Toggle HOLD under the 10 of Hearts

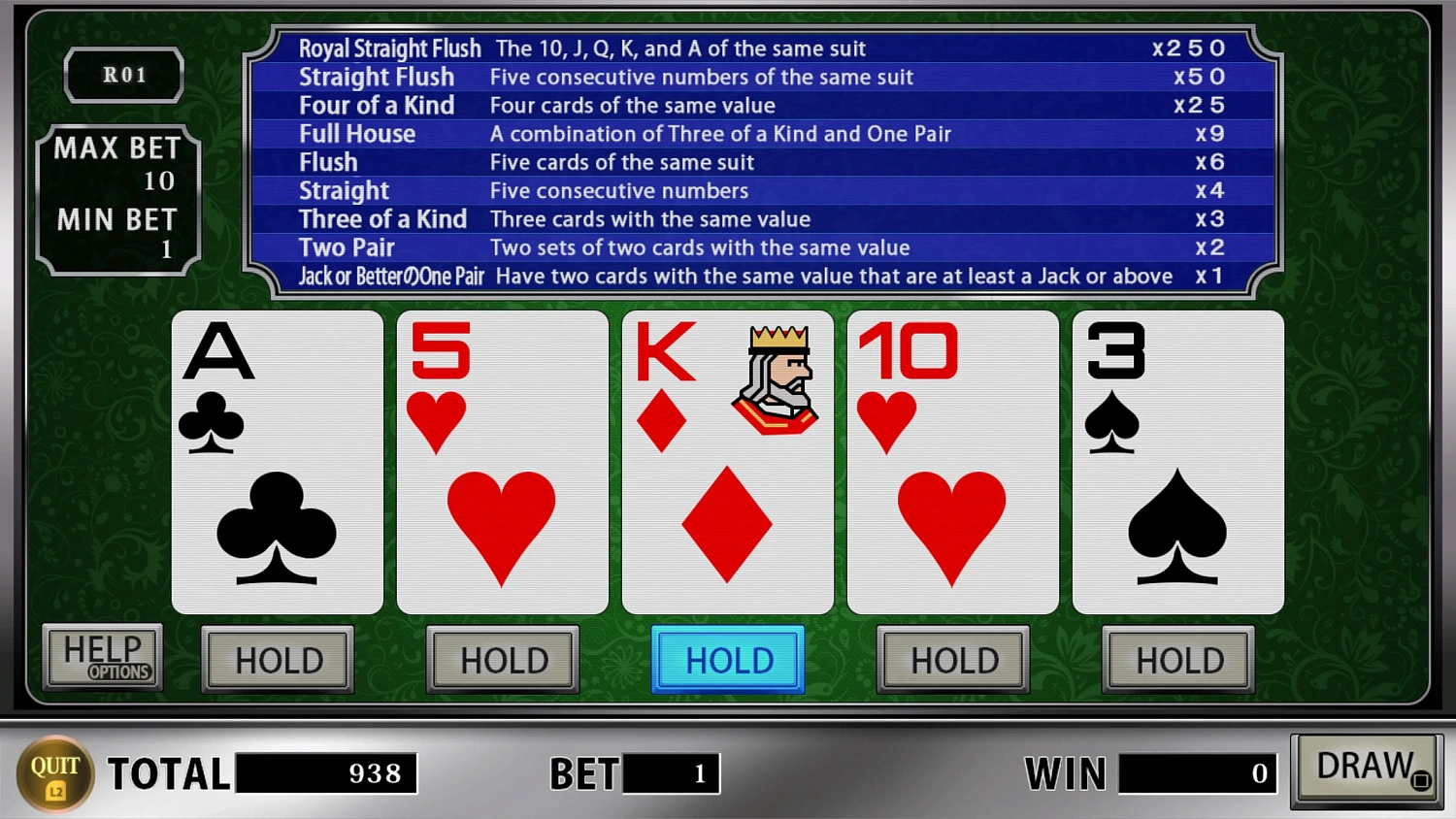click(952, 660)
